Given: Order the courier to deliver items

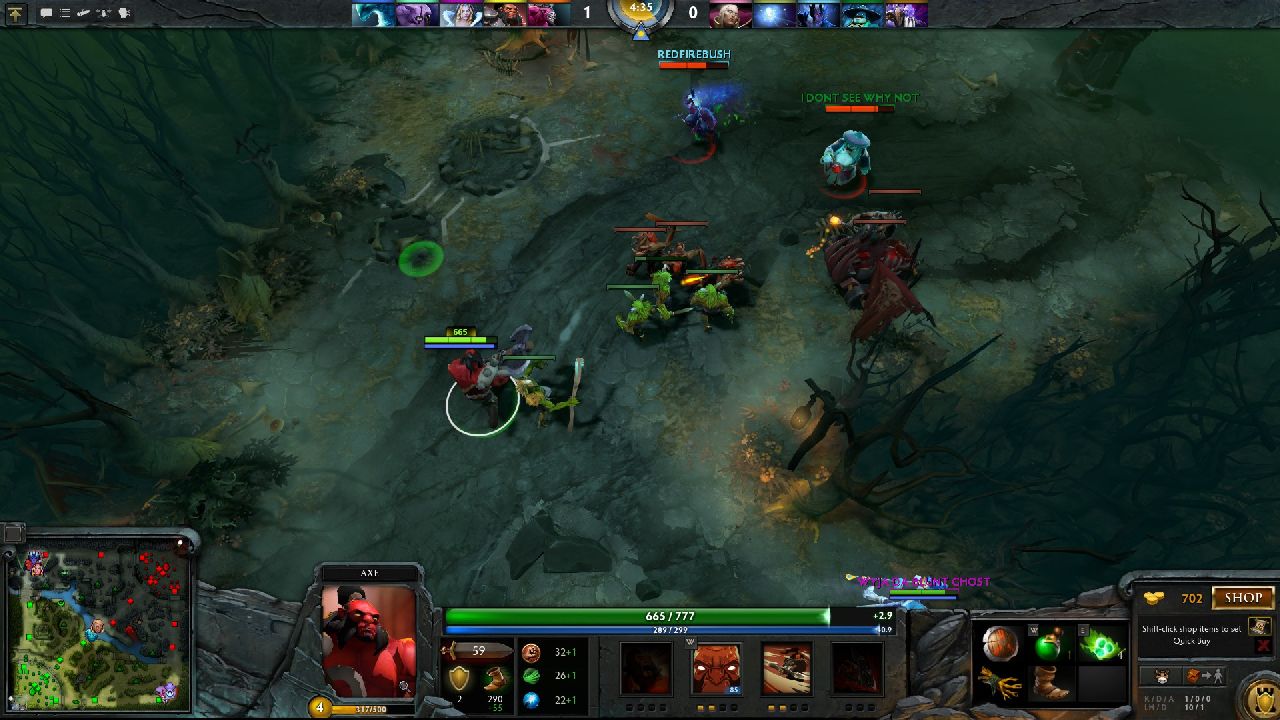Looking at the screenshot, I should 1205,676.
